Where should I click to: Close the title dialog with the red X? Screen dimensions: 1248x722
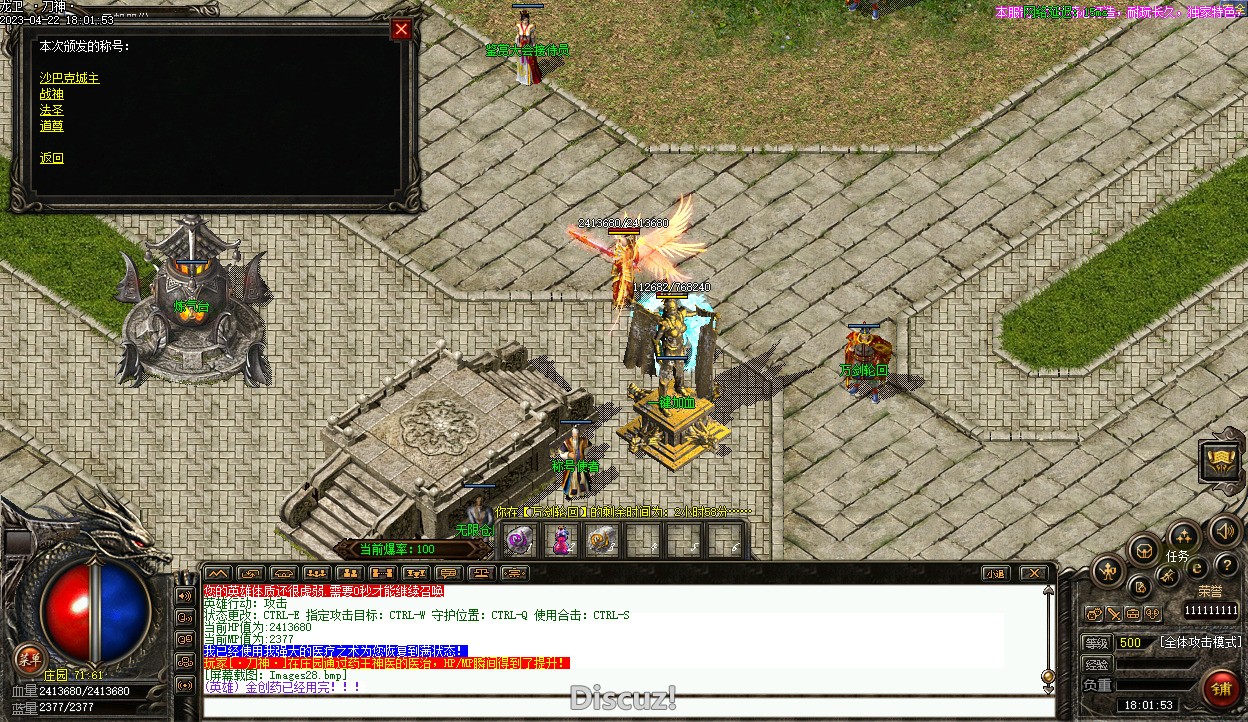point(401,29)
